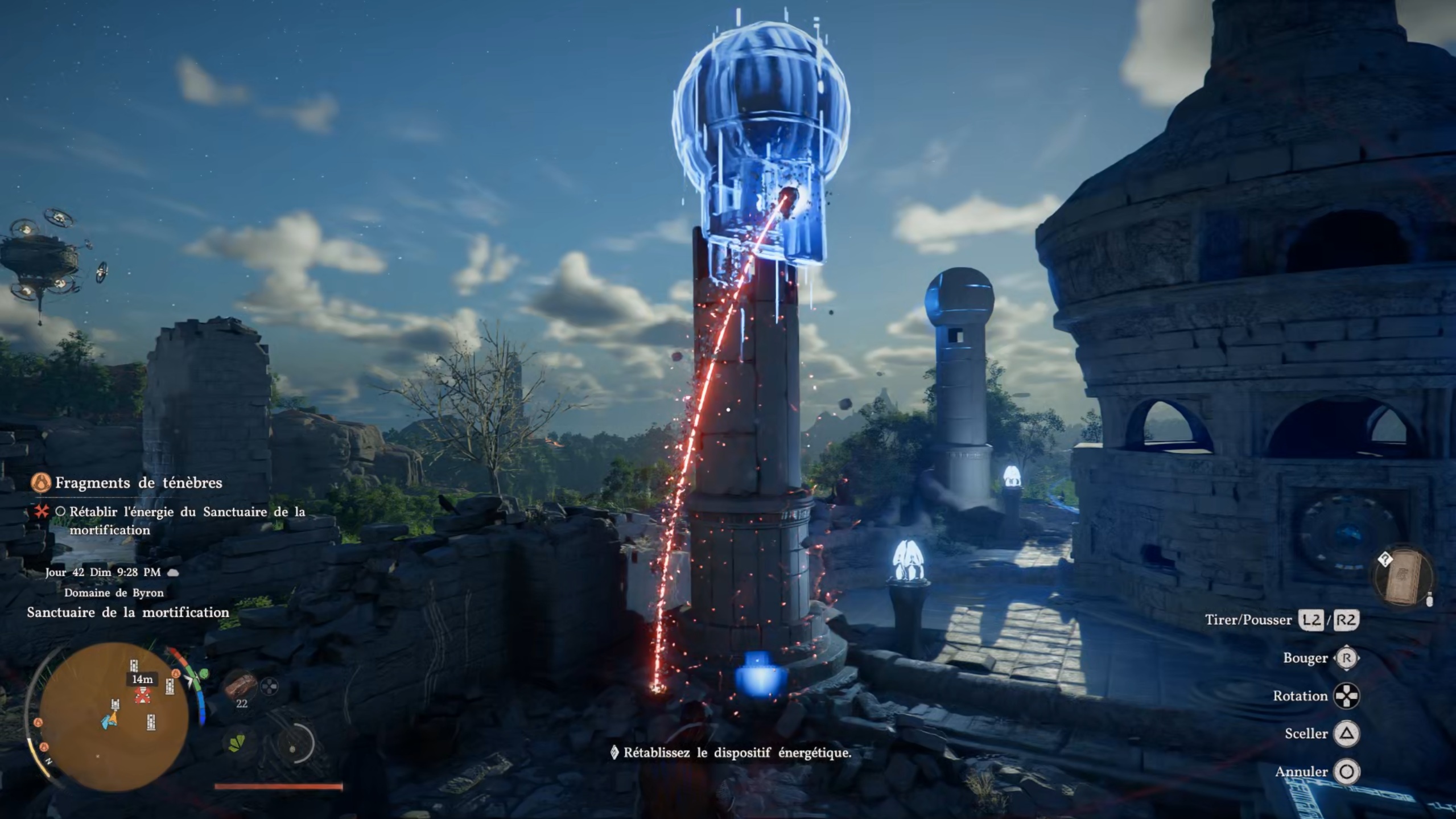
Task: Open the book icon with question mark
Action: (1403, 578)
